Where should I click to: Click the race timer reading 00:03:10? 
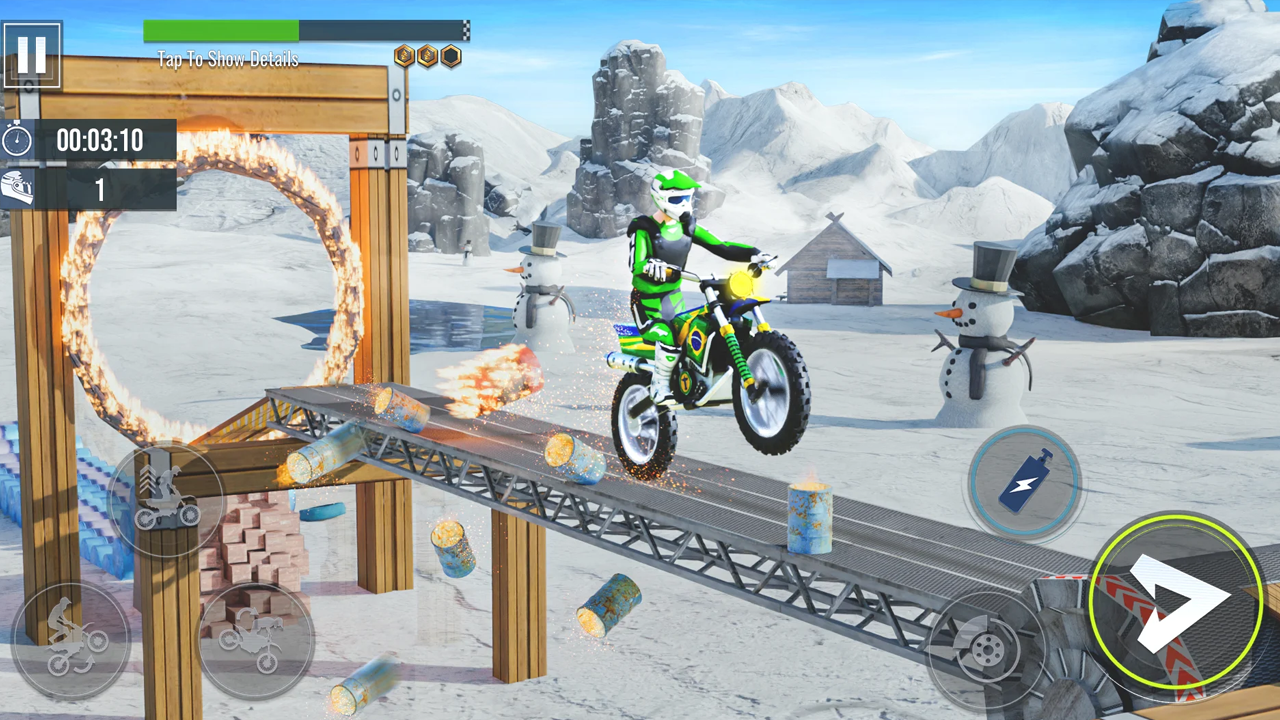click(x=100, y=139)
